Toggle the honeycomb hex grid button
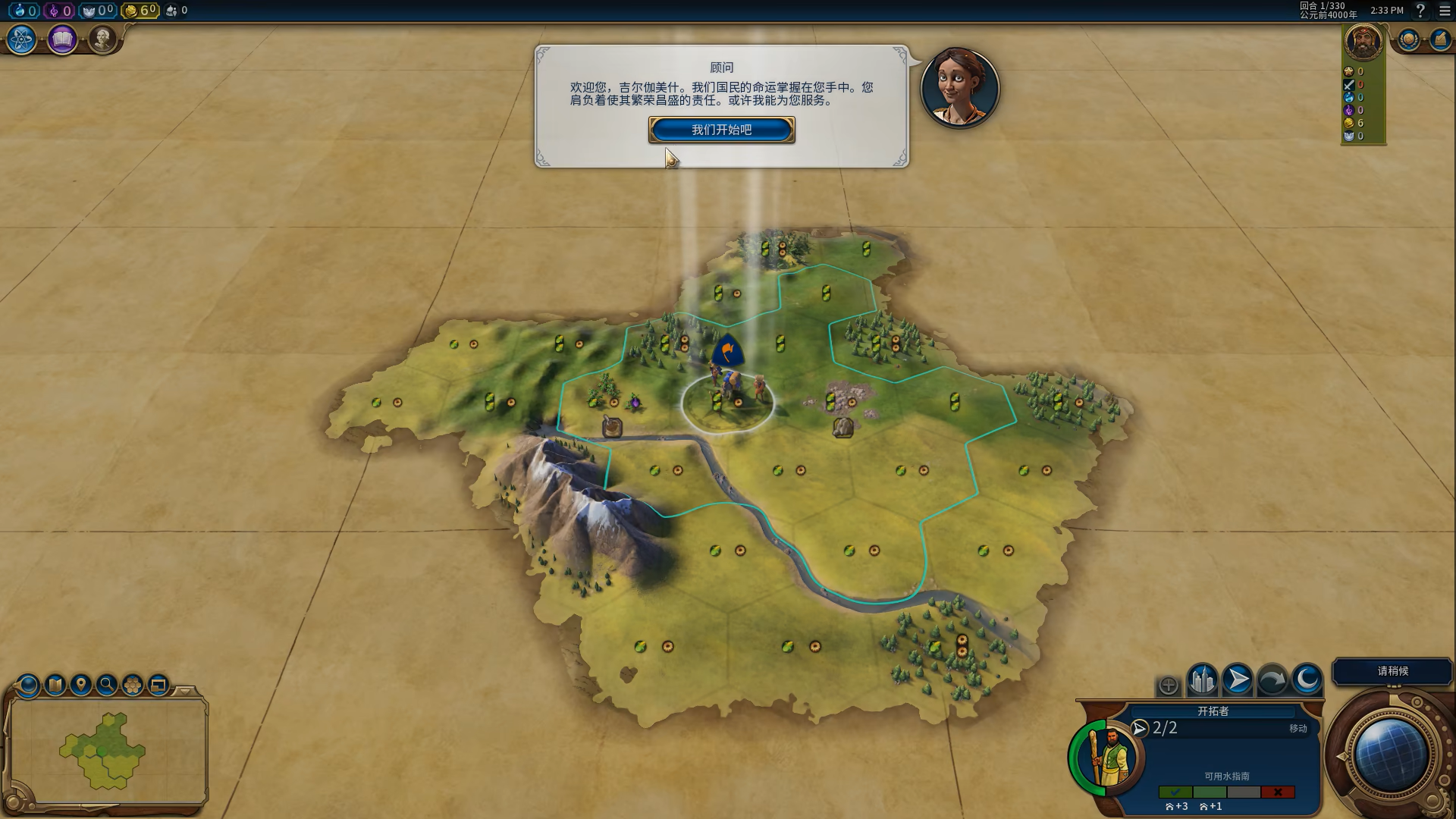 click(x=133, y=686)
